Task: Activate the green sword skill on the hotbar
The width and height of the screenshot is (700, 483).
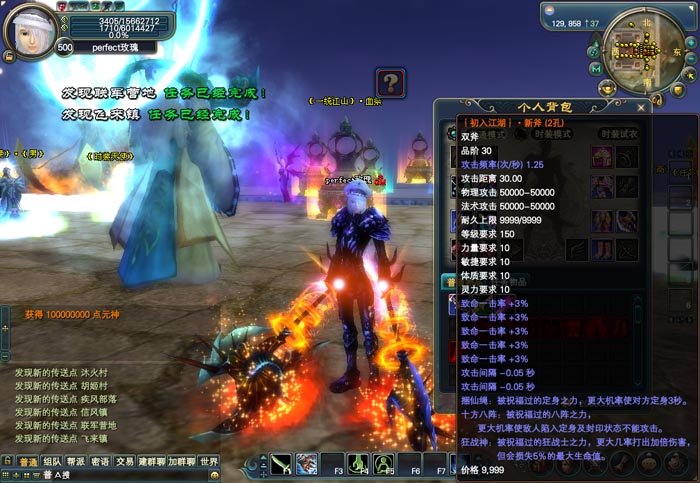Action: tap(283, 463)
